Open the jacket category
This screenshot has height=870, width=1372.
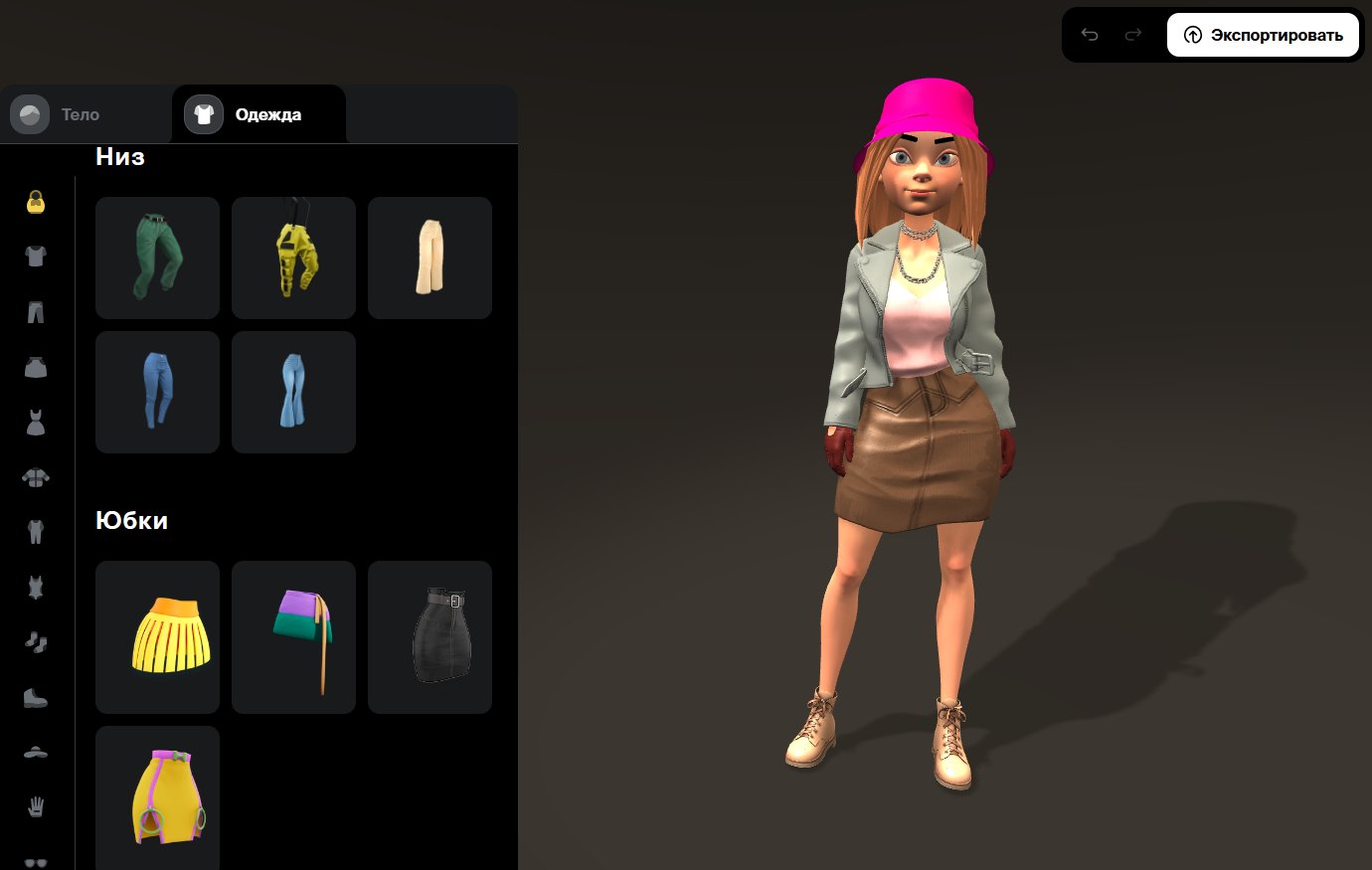pos(36,478)
